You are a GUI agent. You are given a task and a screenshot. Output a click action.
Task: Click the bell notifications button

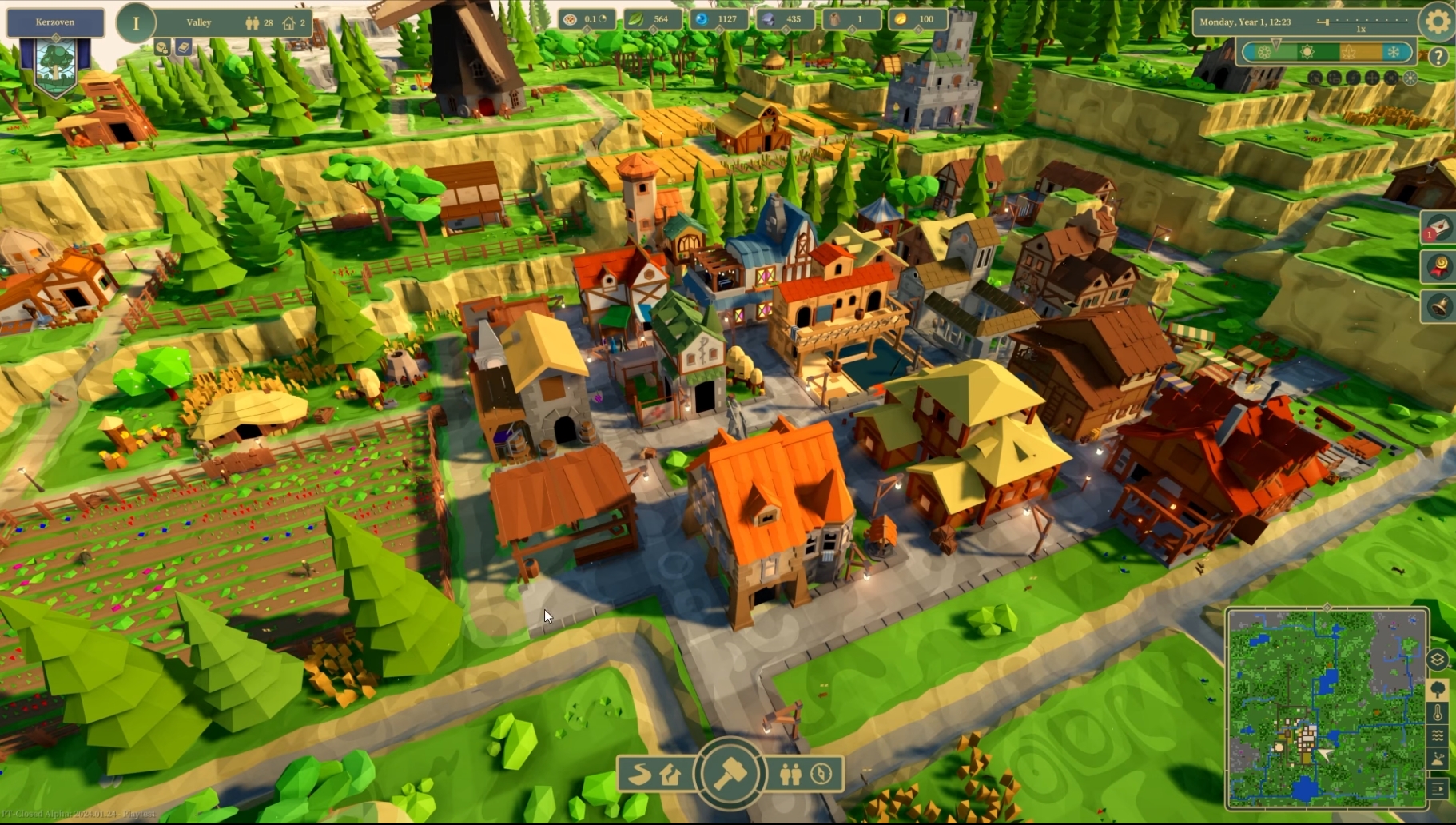pyautogui.click(x=1439, y=306)
